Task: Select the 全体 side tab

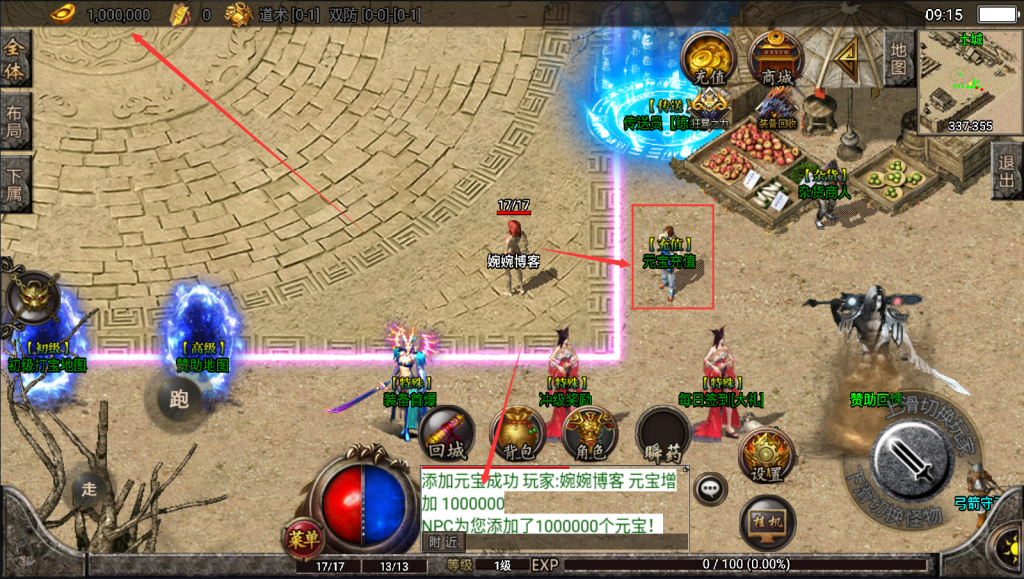Action: [15, 59]
